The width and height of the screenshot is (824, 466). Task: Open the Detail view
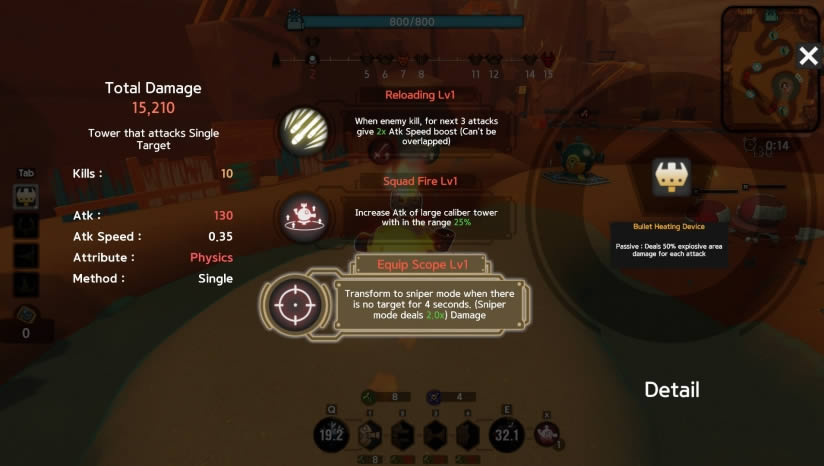pos(671,390)
